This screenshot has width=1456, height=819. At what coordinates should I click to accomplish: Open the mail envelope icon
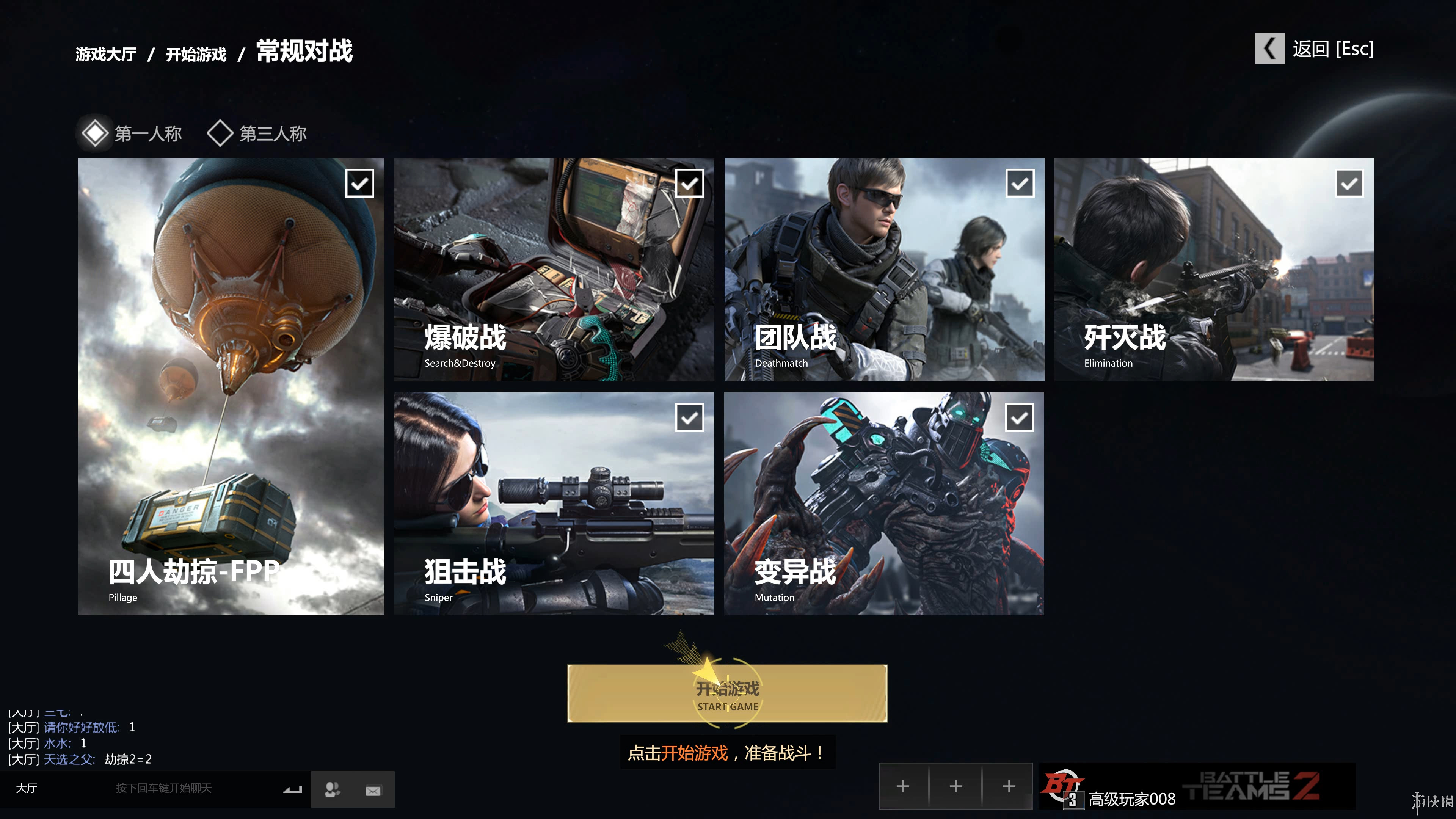pos(373,790)
